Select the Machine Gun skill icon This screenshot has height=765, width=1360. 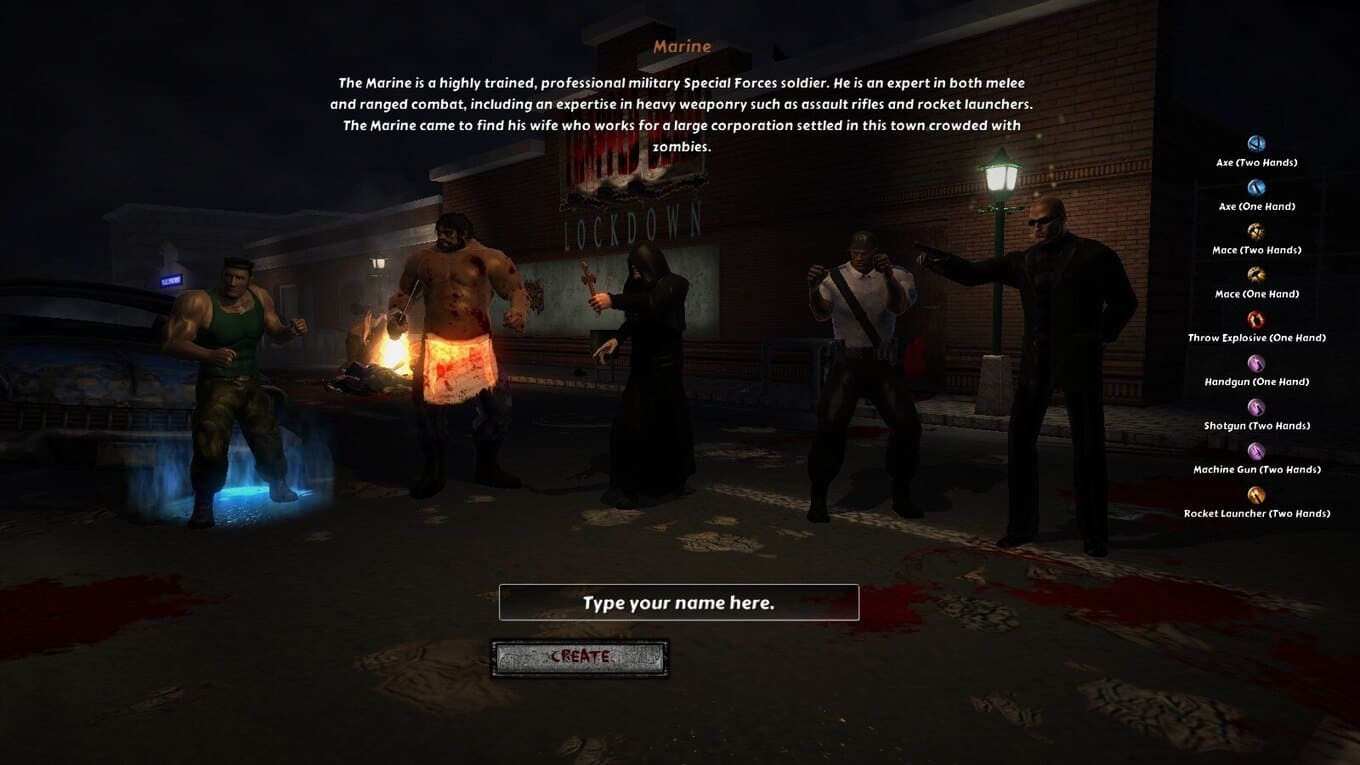[x=1256, y=451]
